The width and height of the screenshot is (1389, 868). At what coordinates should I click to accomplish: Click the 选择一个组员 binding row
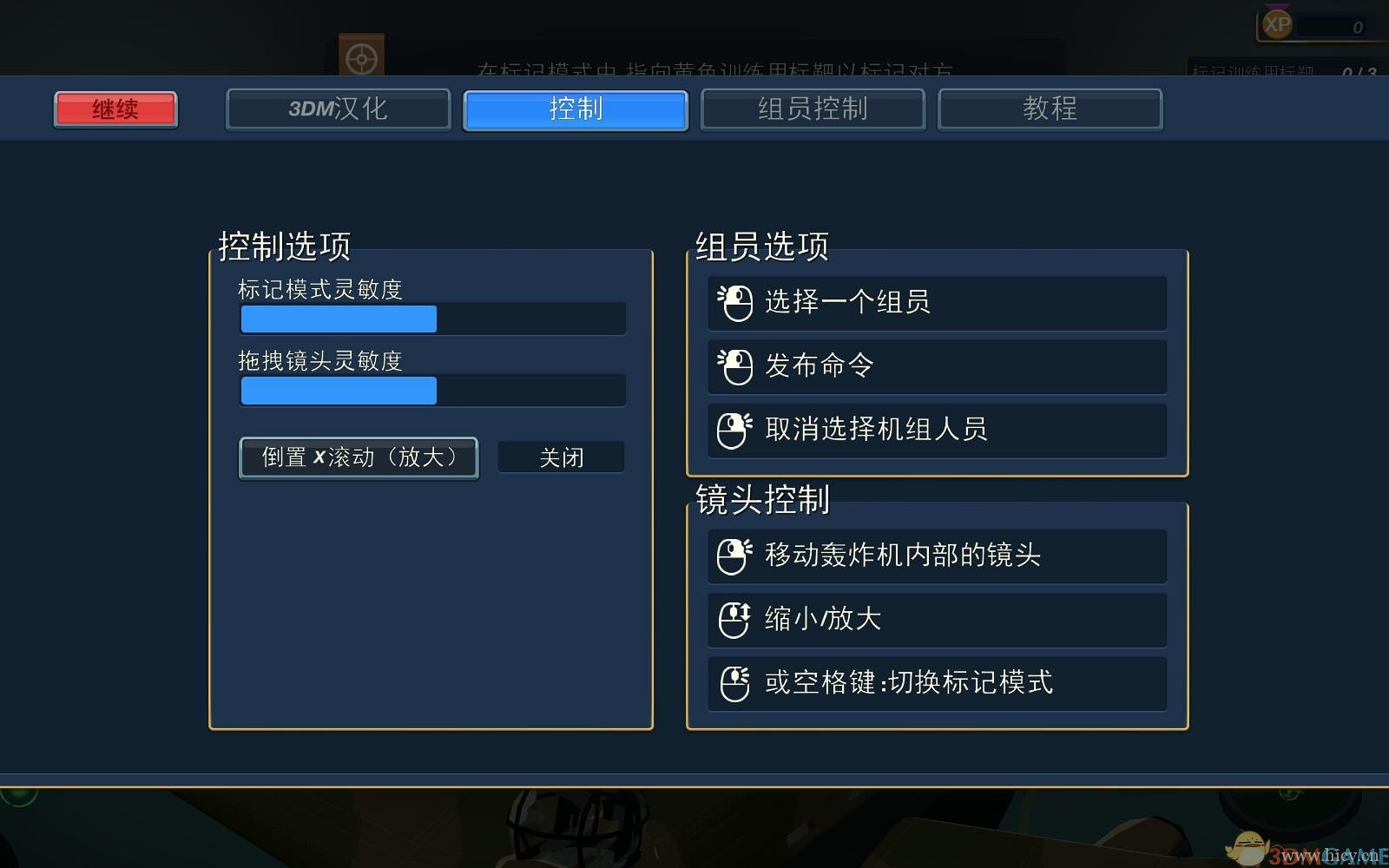pos(937,303)
